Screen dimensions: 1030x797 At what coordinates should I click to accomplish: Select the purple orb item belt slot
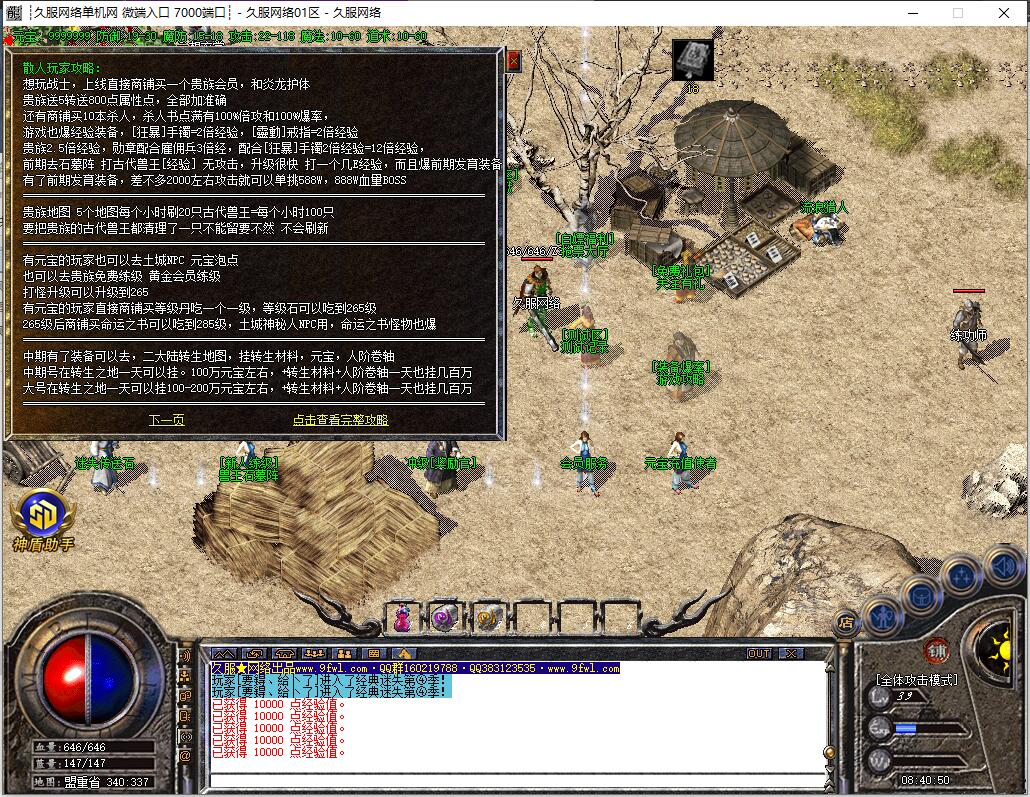[x=444, y=619]
